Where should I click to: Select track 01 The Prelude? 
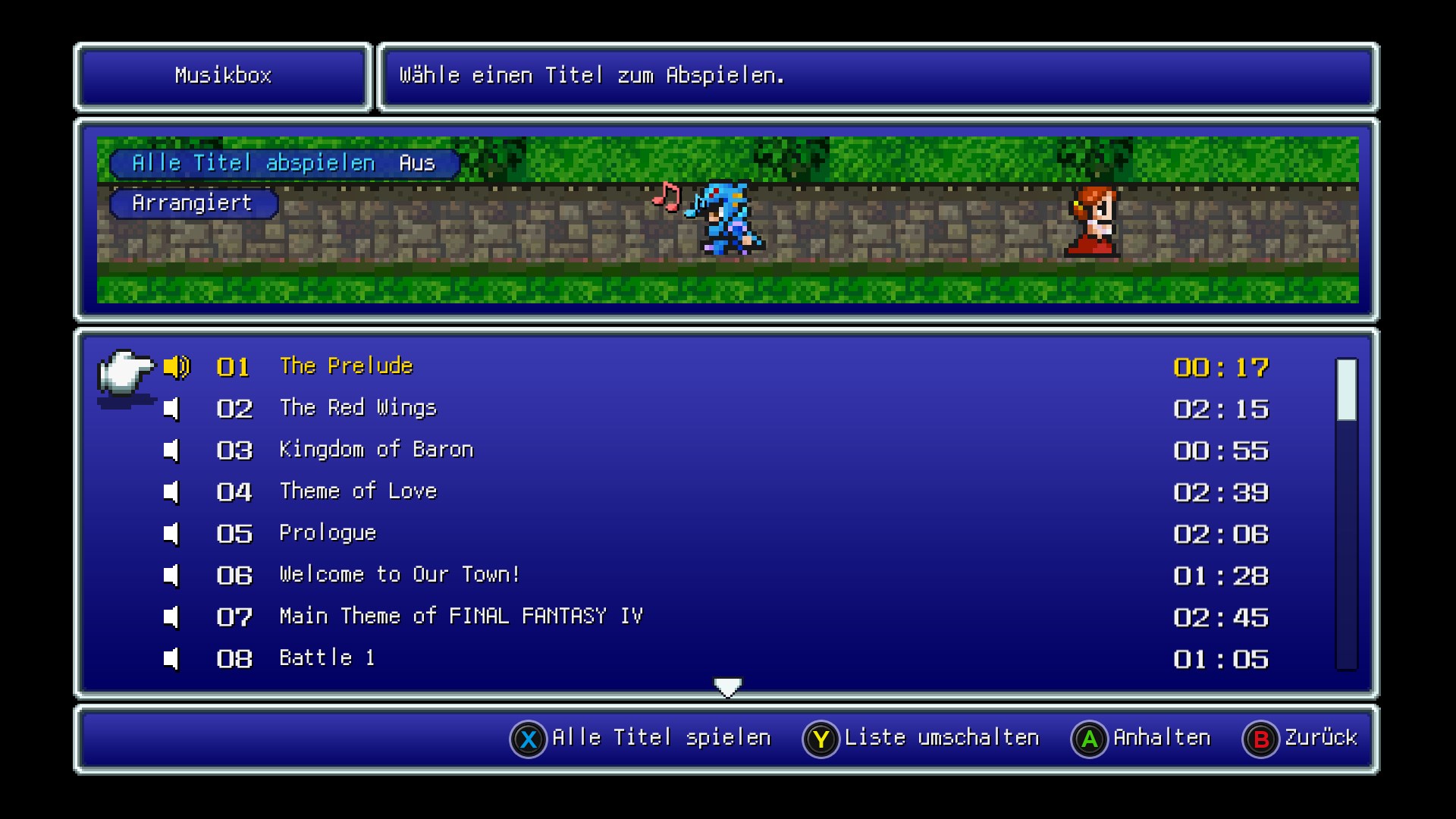click(346, 366)
